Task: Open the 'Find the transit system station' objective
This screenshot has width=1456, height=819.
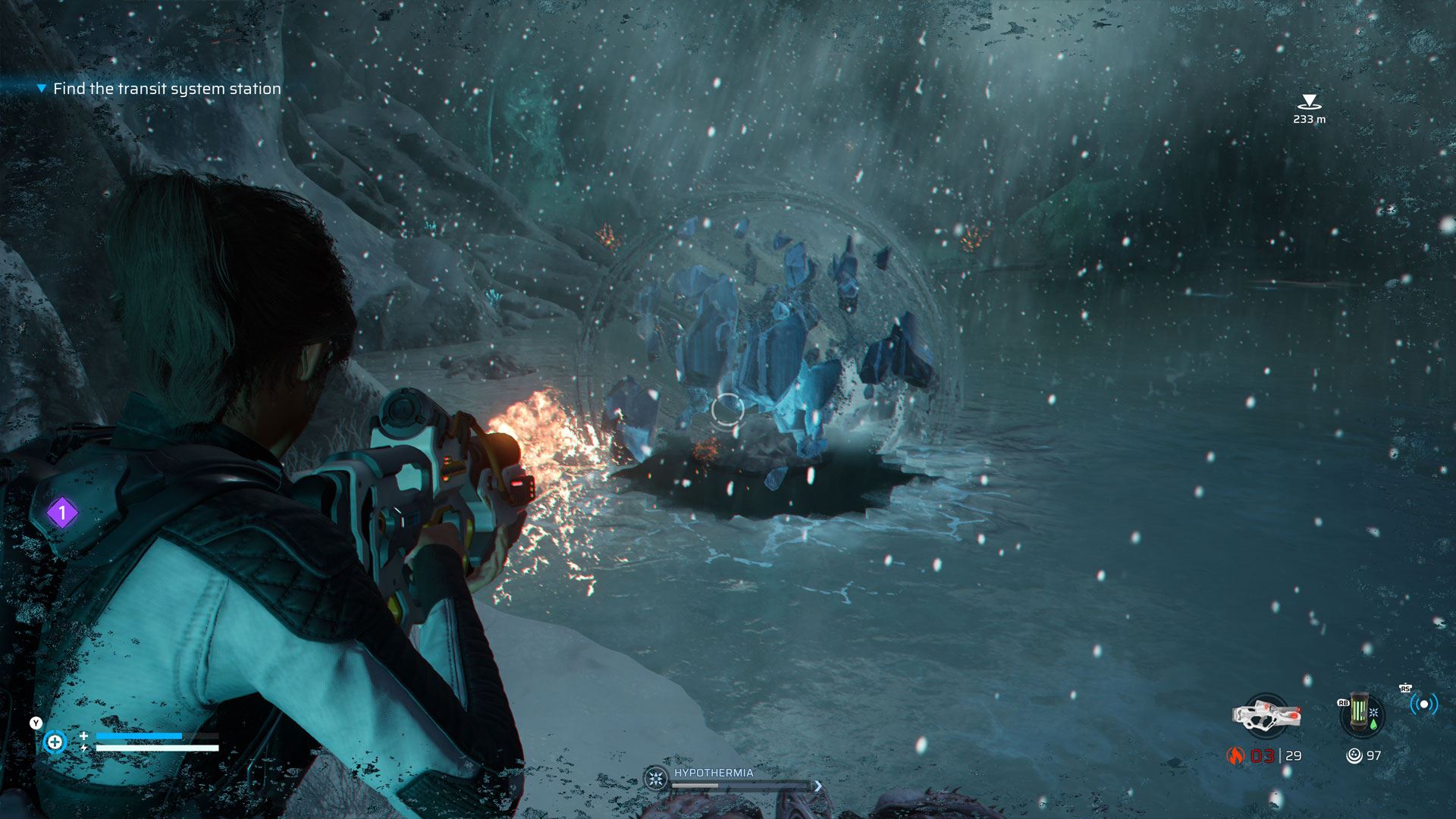Action: 167,89
